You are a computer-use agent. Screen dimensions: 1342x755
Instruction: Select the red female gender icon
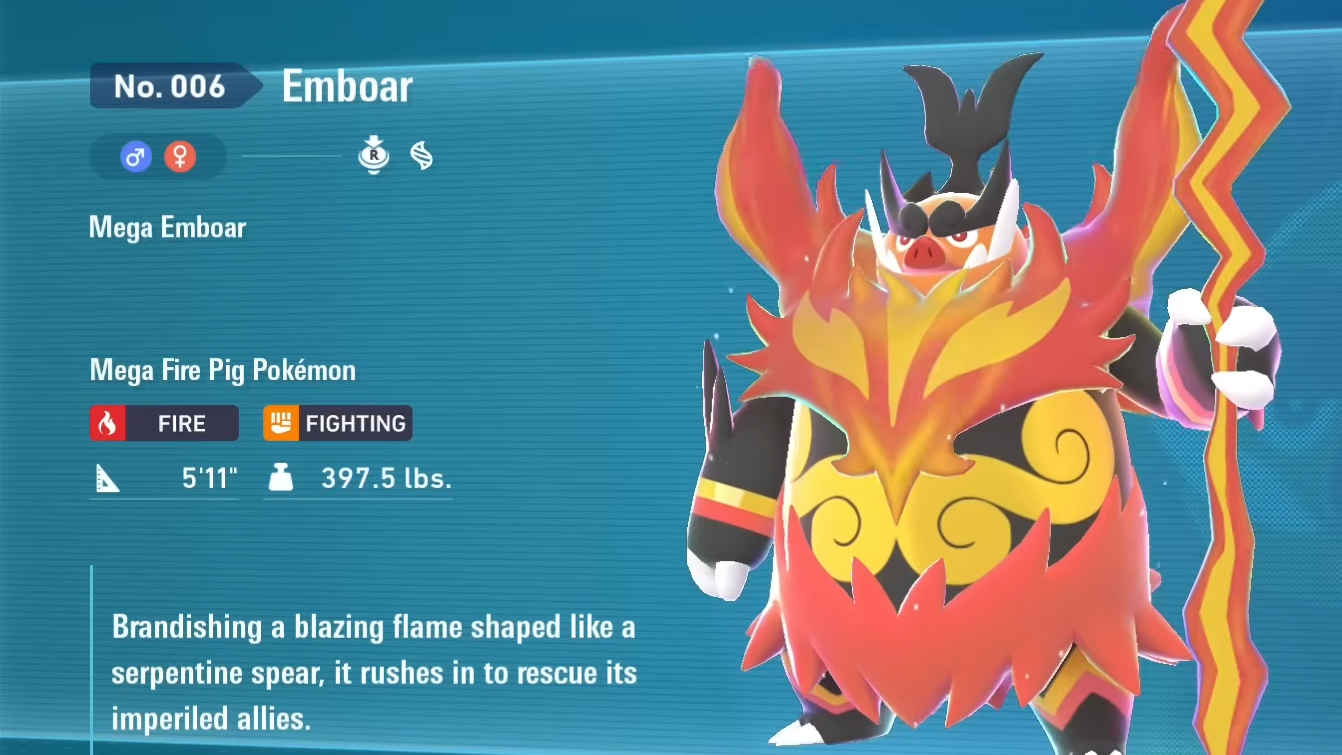click(180, 157)
